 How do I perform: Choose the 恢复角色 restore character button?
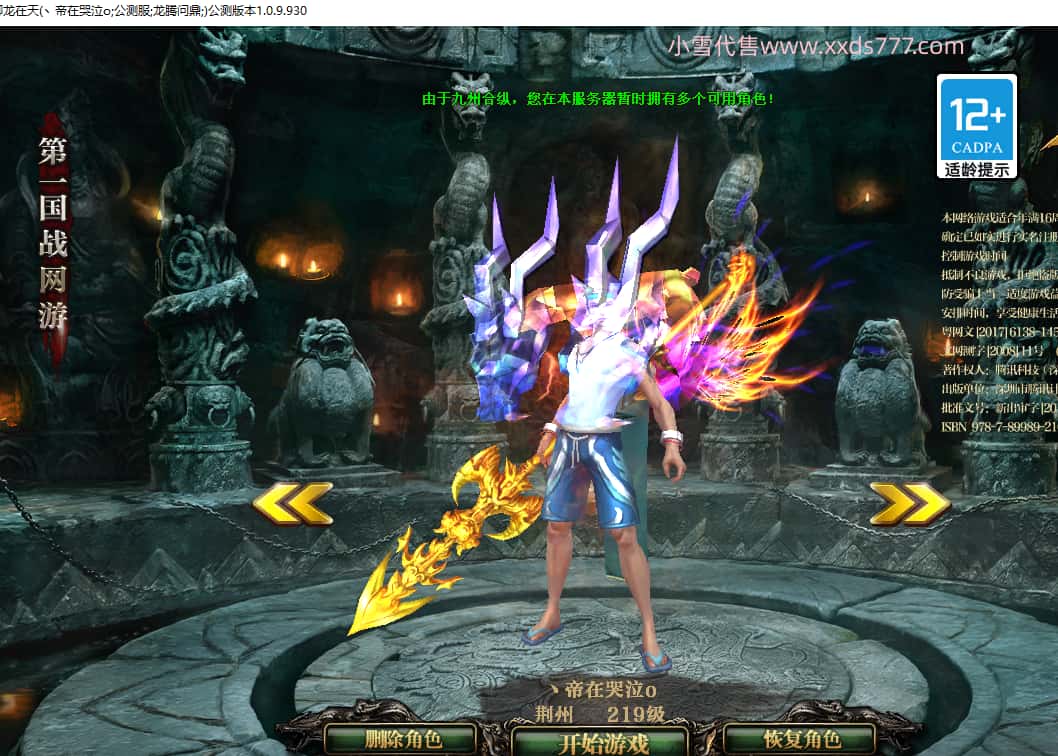point(803,740)
